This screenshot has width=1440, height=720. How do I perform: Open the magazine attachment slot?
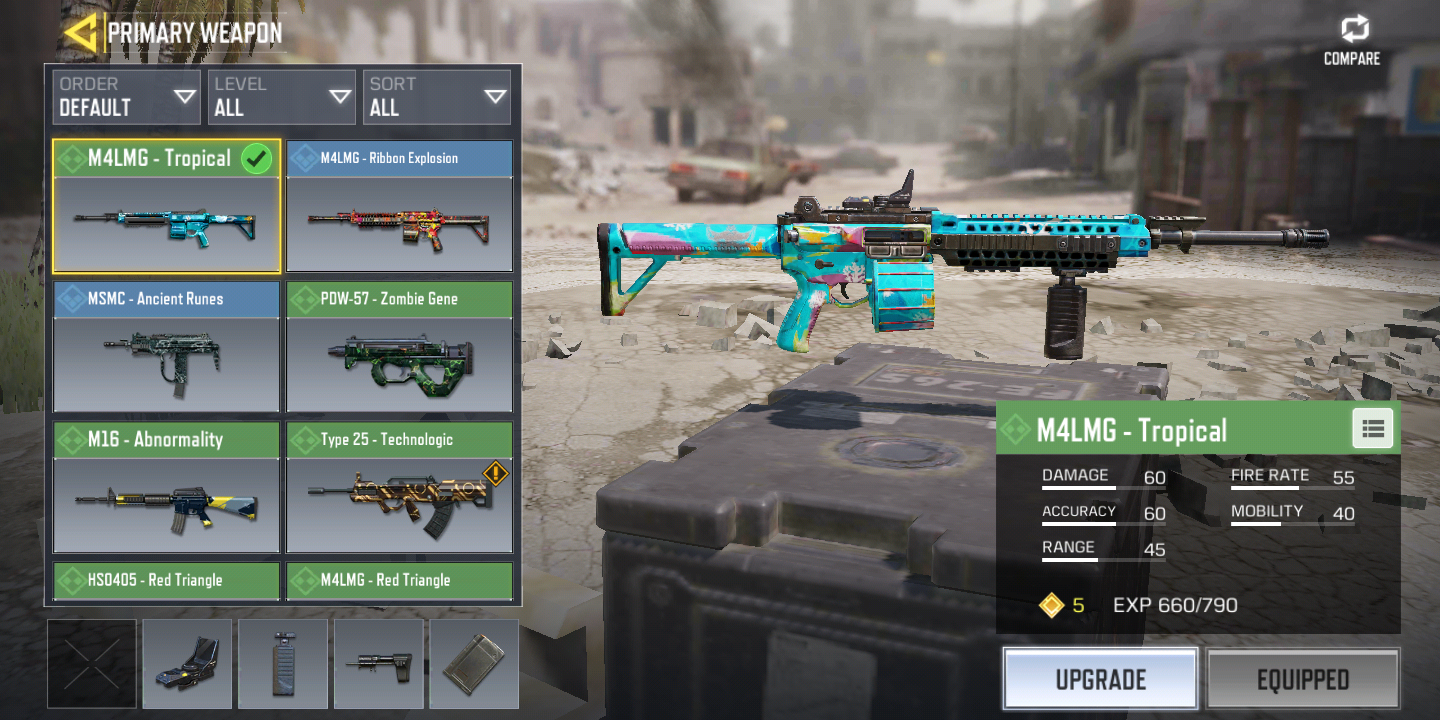pyautogui.click(x=474, y=664)
